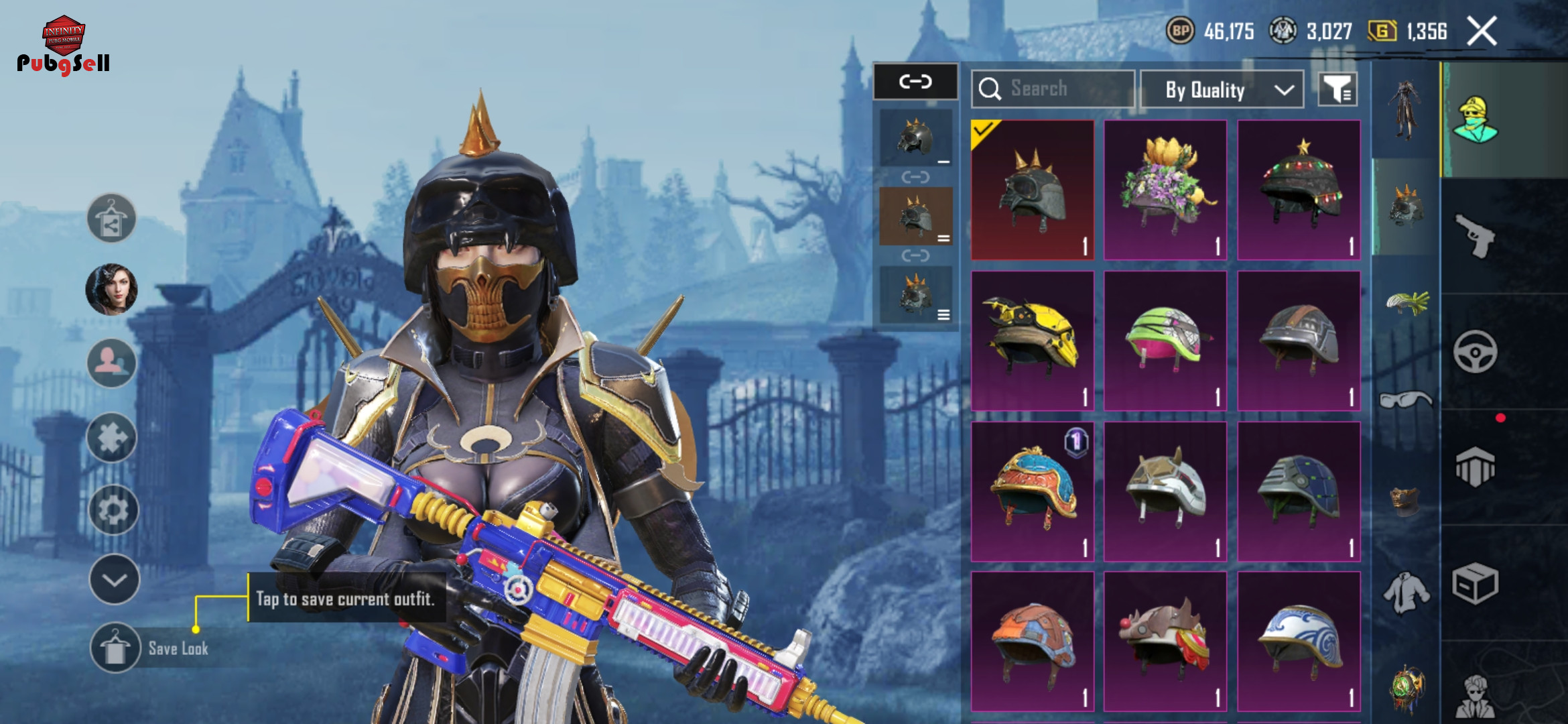This screenshot has height=724, width=1568.
Task: Choose the blue wave pattern helmet
Action: pos(1299,642)
